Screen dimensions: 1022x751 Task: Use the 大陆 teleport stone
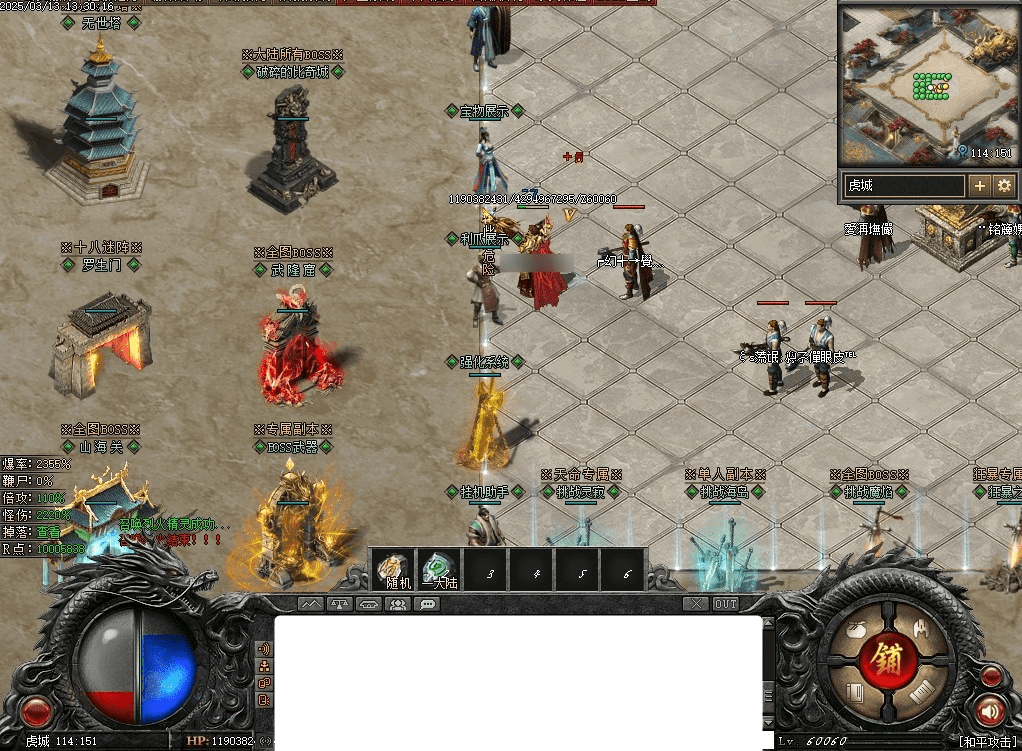(437, 571)
